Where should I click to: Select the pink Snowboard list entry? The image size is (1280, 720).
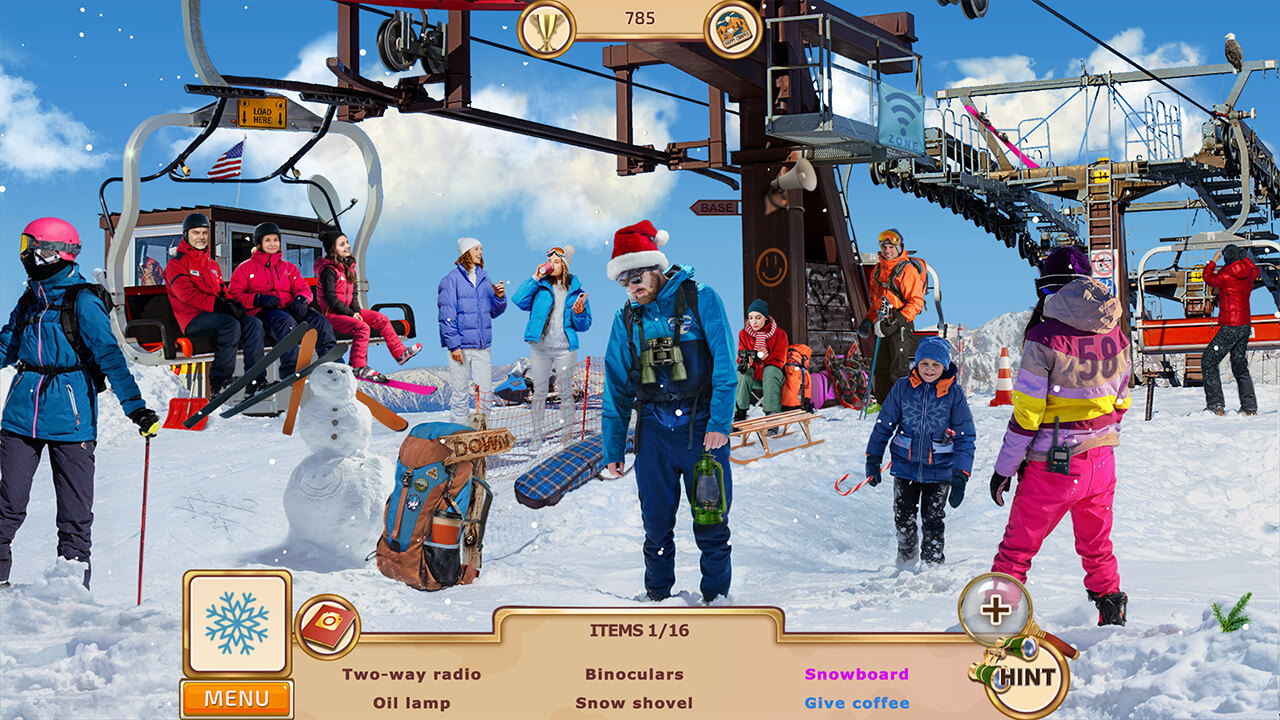coord(856,674)
